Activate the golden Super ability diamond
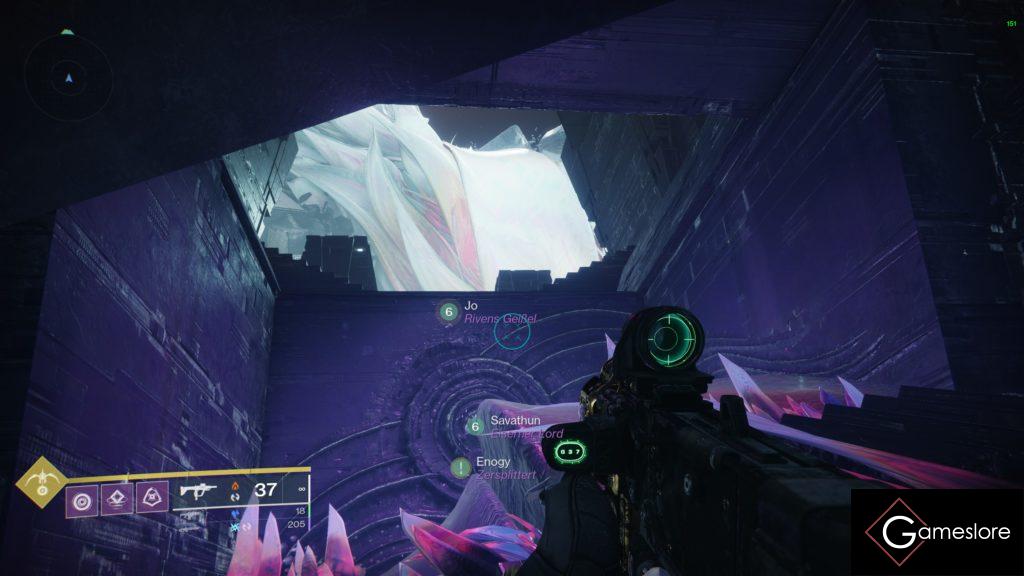Viewport: 1024px width, 576px height. click(x=41, y=483)
